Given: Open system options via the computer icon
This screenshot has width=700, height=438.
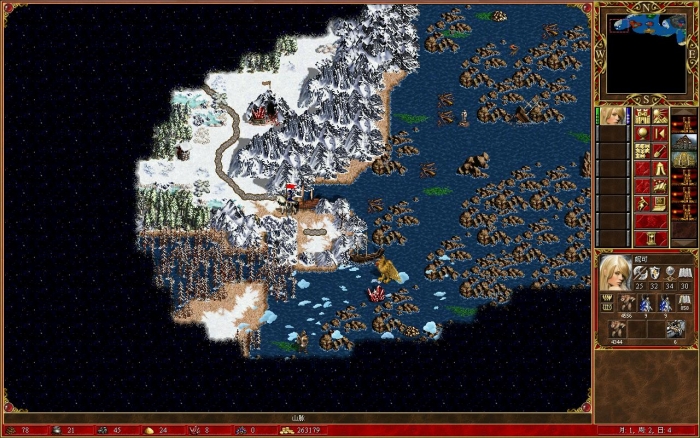Looking at the screenshot, I should 659,203.
